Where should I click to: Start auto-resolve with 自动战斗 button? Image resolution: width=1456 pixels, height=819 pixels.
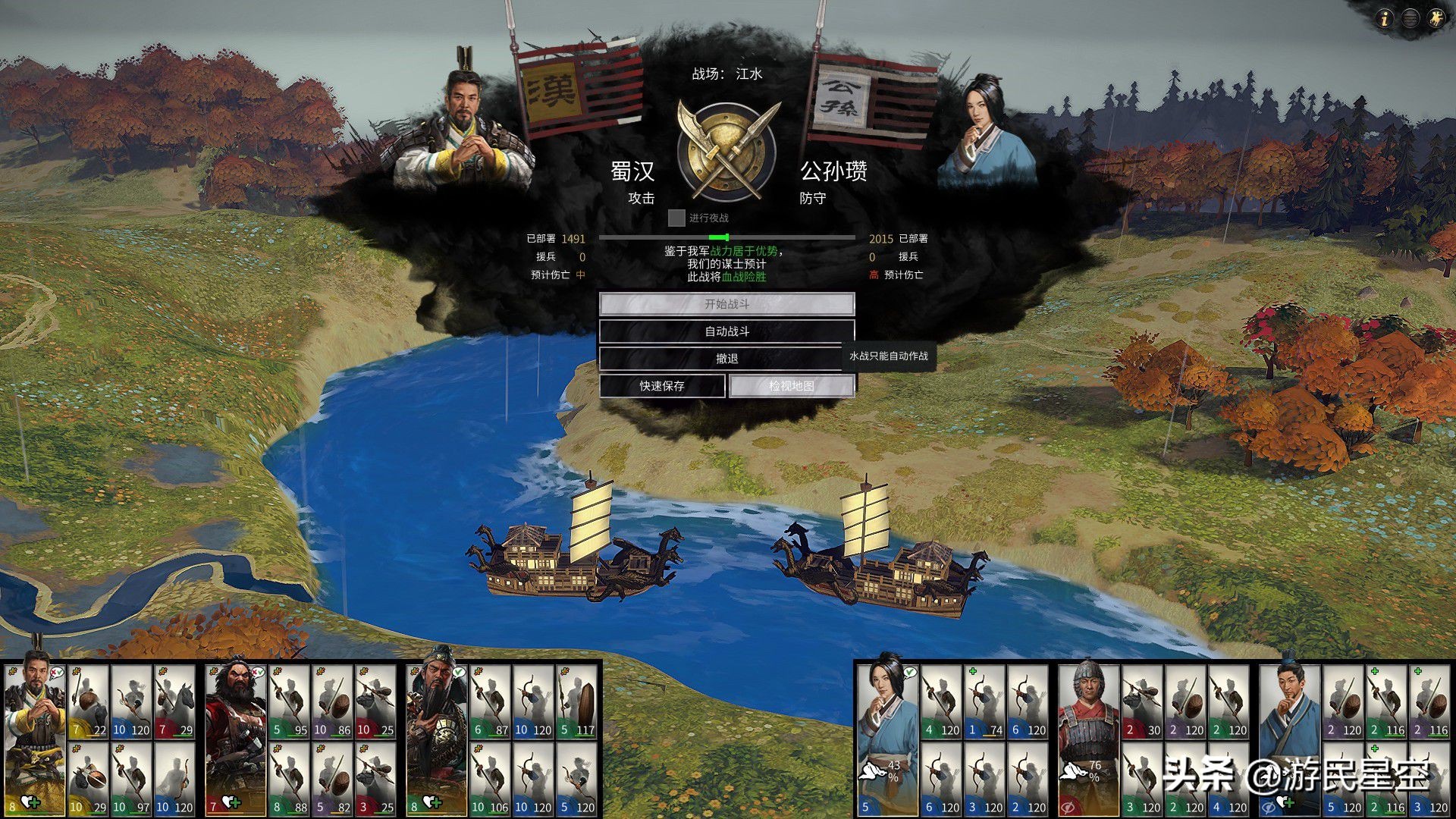726,331
